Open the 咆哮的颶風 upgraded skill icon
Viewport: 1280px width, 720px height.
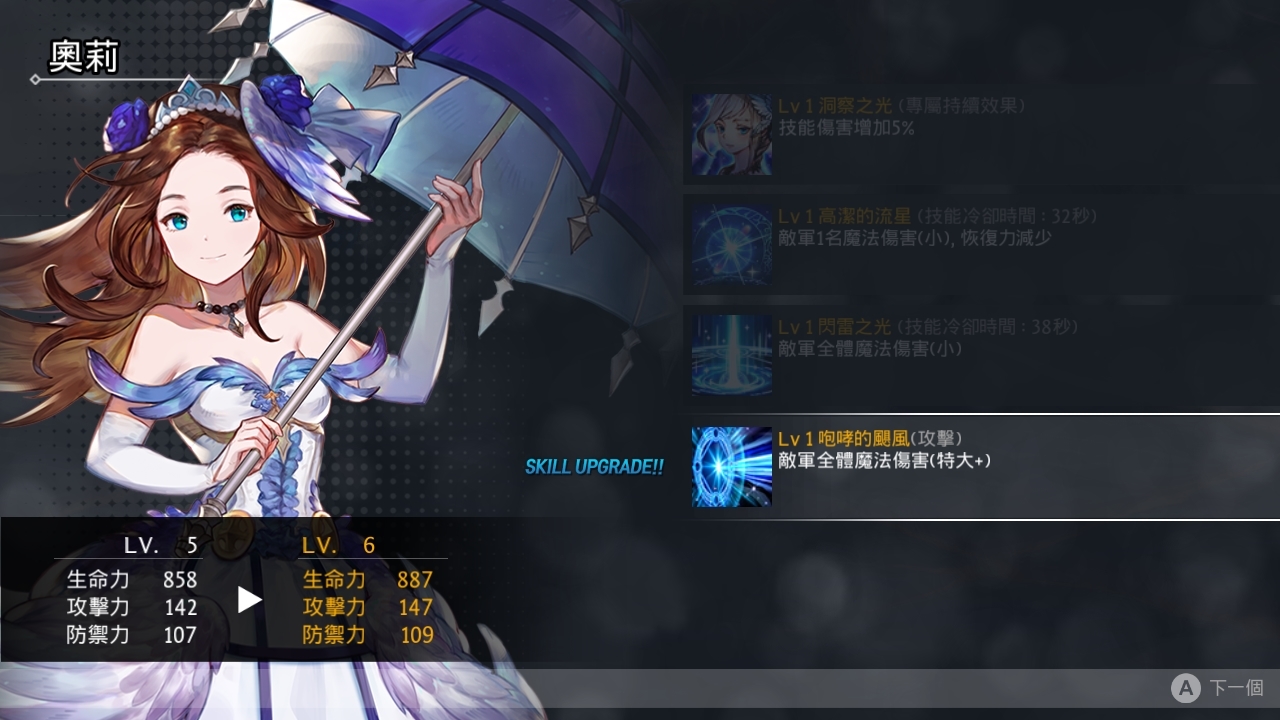tap(730, 466)
